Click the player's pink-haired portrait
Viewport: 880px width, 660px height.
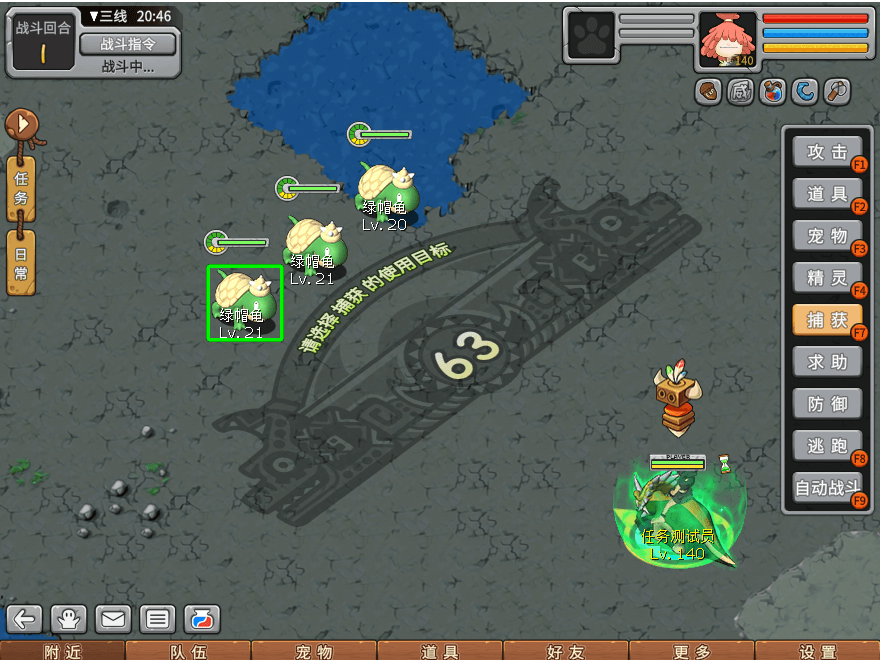(727, 40)
